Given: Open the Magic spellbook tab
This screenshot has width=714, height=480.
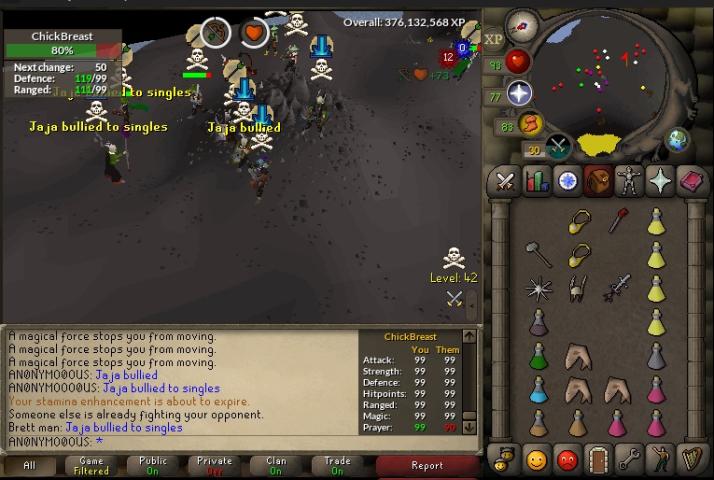Looking at the screenshot, I should (x=691, y=181).
